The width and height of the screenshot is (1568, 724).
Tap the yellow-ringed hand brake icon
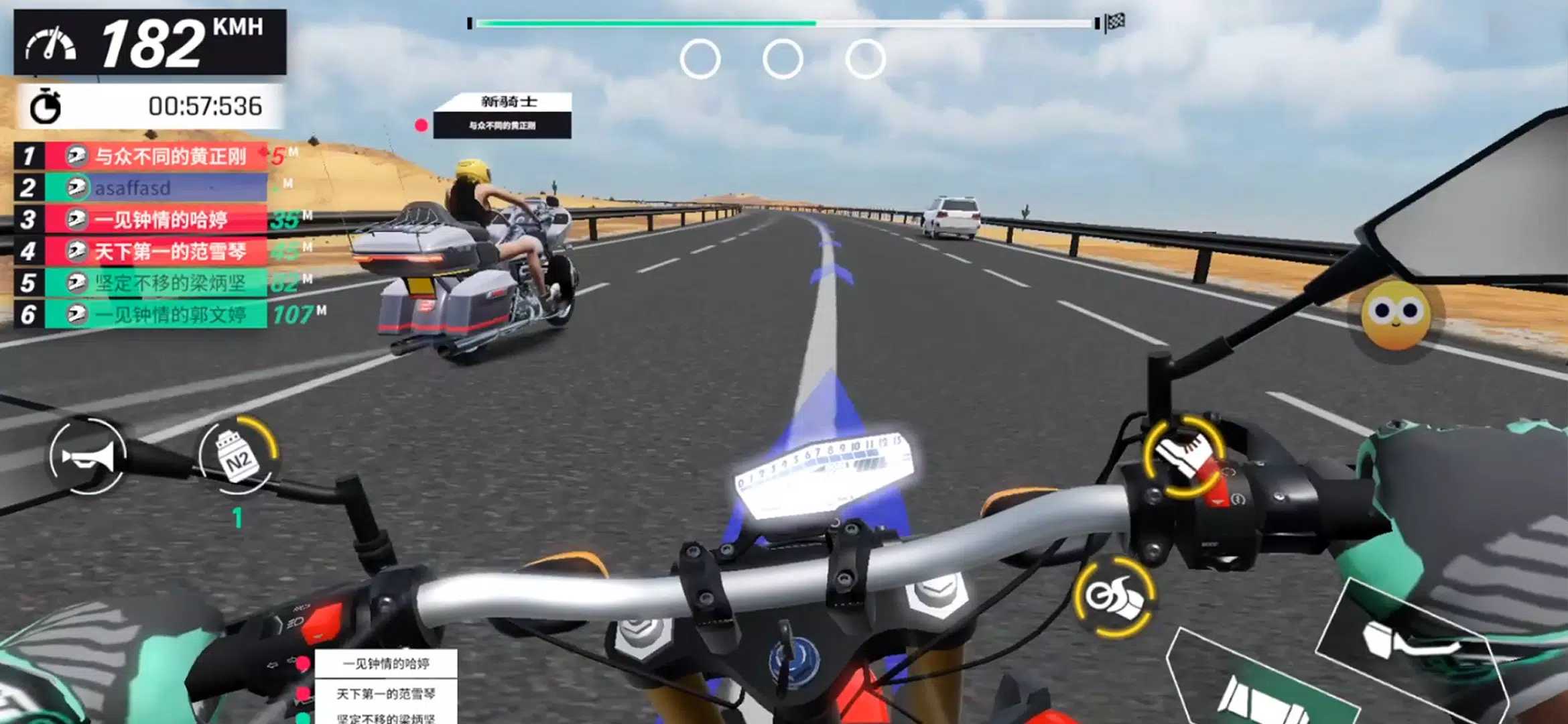coord(1185,457)
